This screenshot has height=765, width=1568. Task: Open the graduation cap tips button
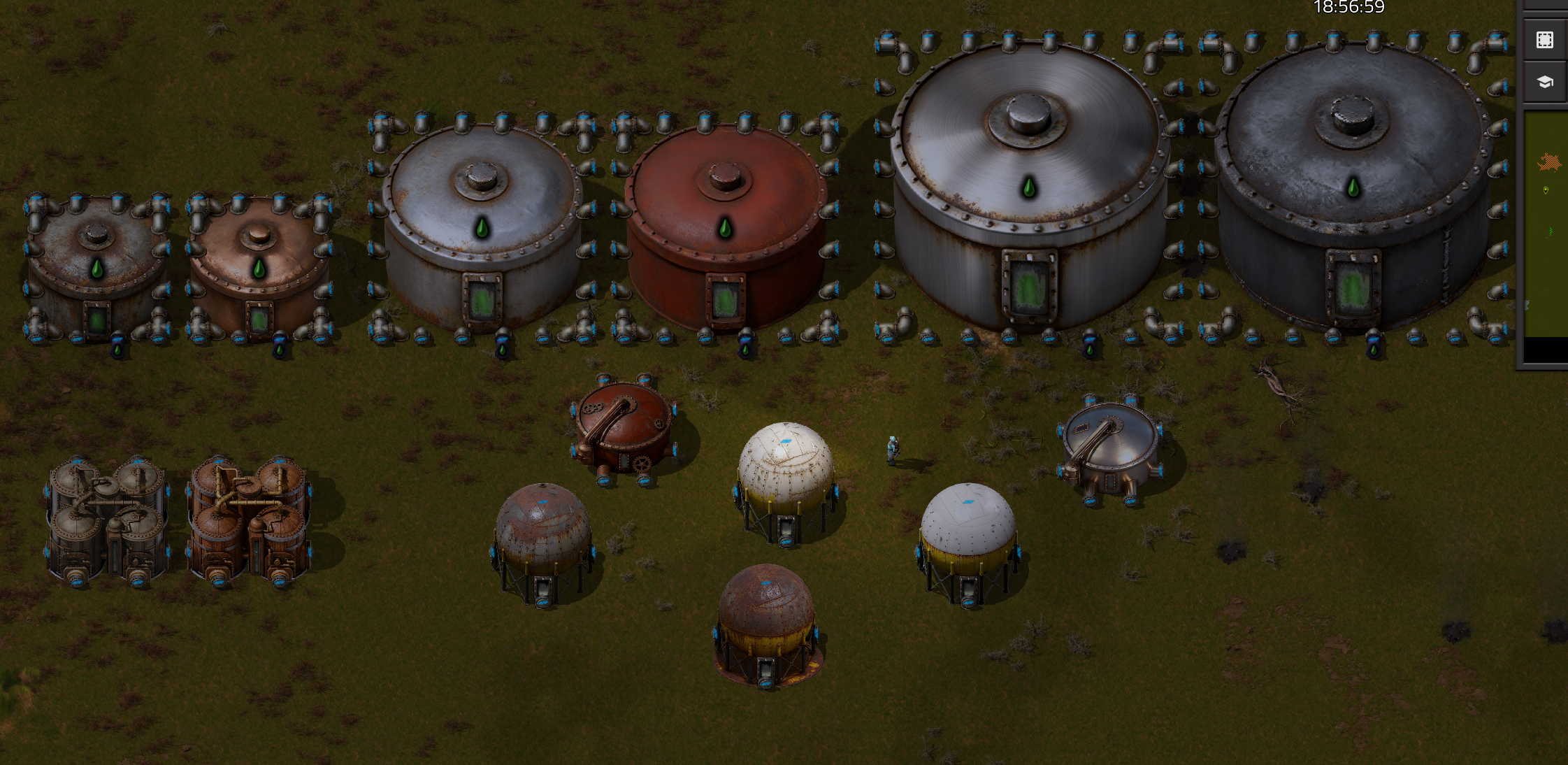[x=1545, y=82]
